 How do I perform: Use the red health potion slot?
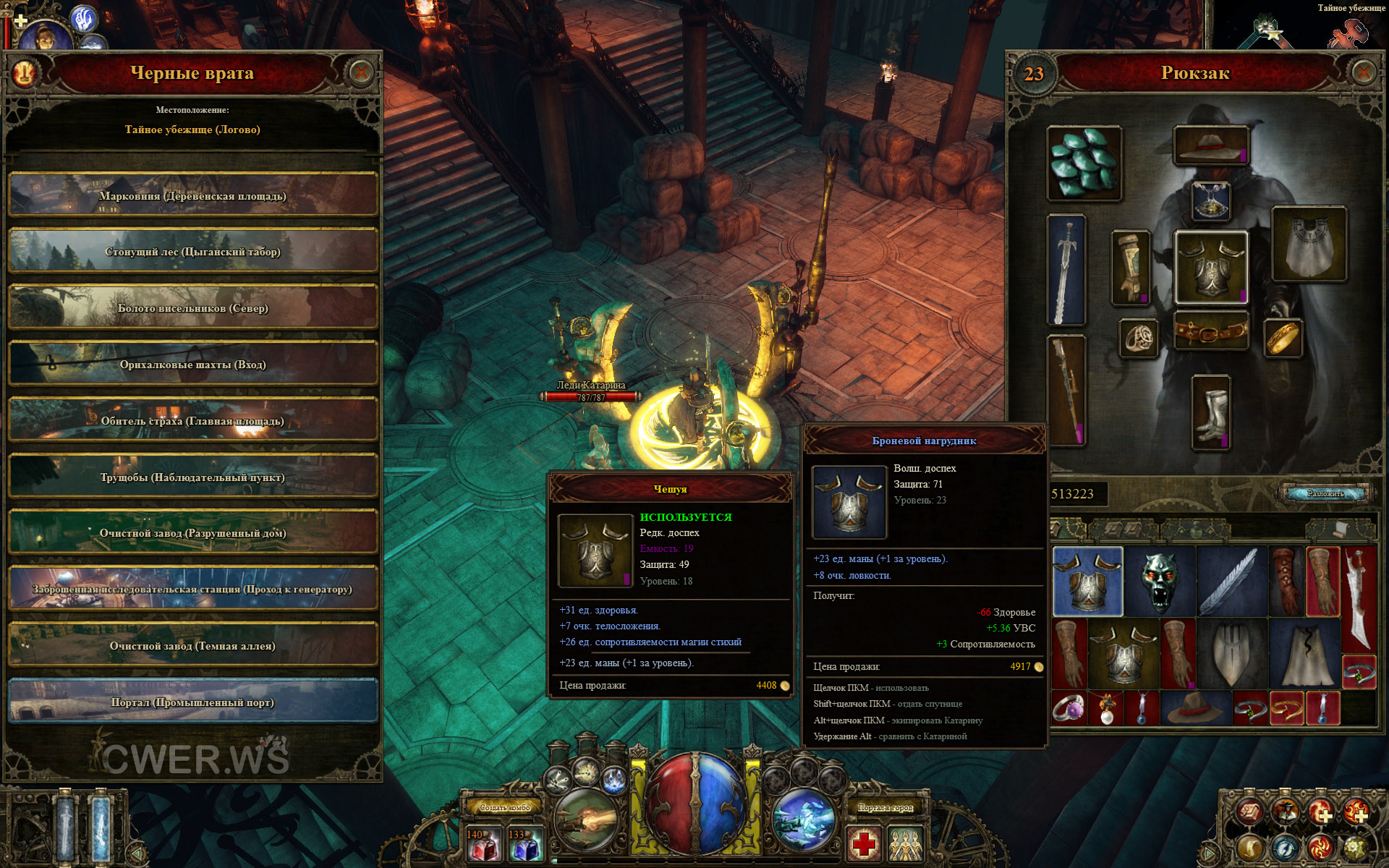pos(483,844)
